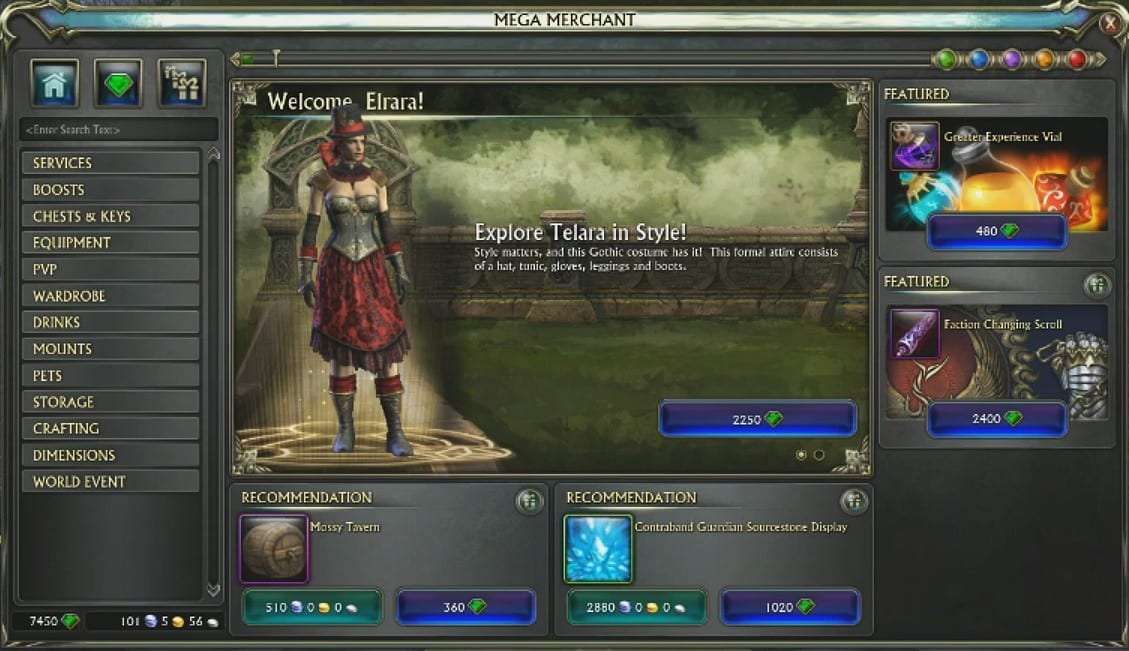This screenshot has width=1129, height=651.
Task: Choose the Mounts category
Action: pos(110,349)
